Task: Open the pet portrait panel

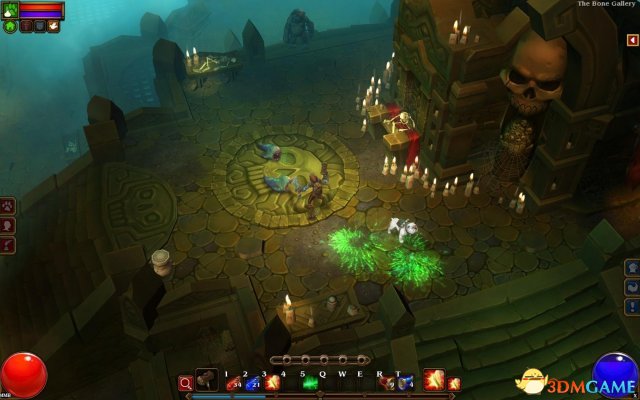Action: coord(10,10)
